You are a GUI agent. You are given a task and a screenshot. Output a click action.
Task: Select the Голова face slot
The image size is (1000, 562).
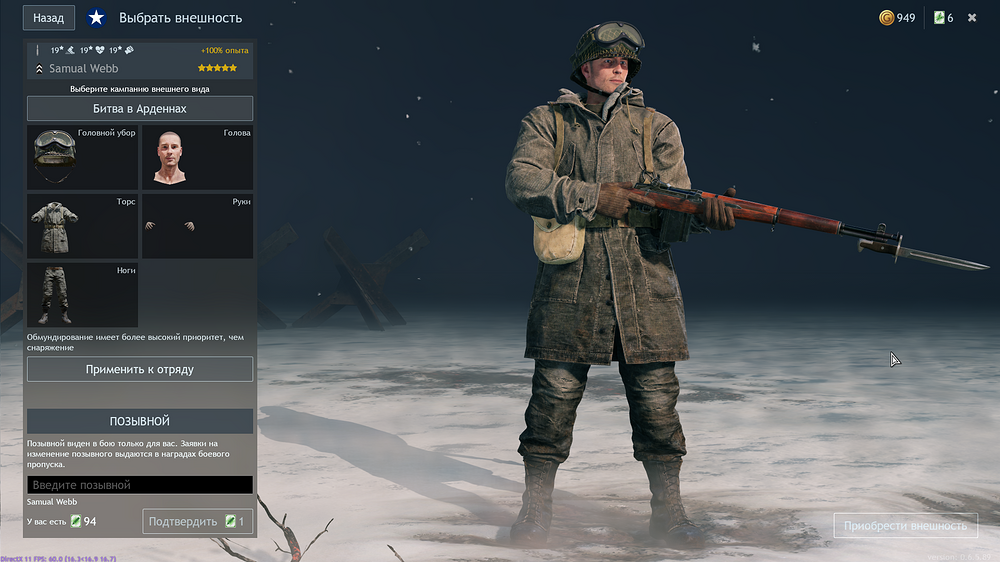click(197, 157)
